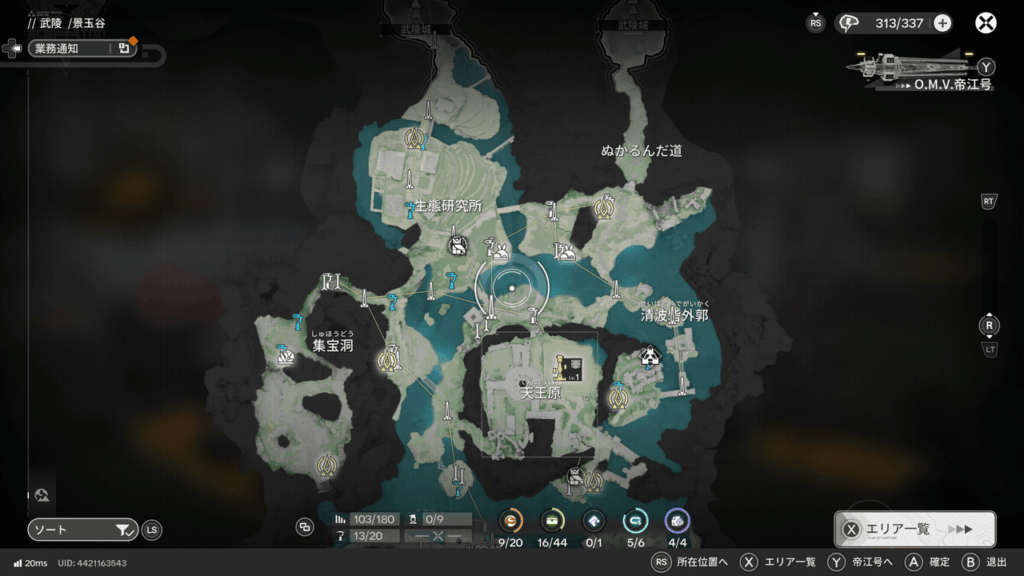This screenshot has height=576, width=1024.
Task: Select the 天王原 facility marker with Lv.1
Action: [570, 369]
